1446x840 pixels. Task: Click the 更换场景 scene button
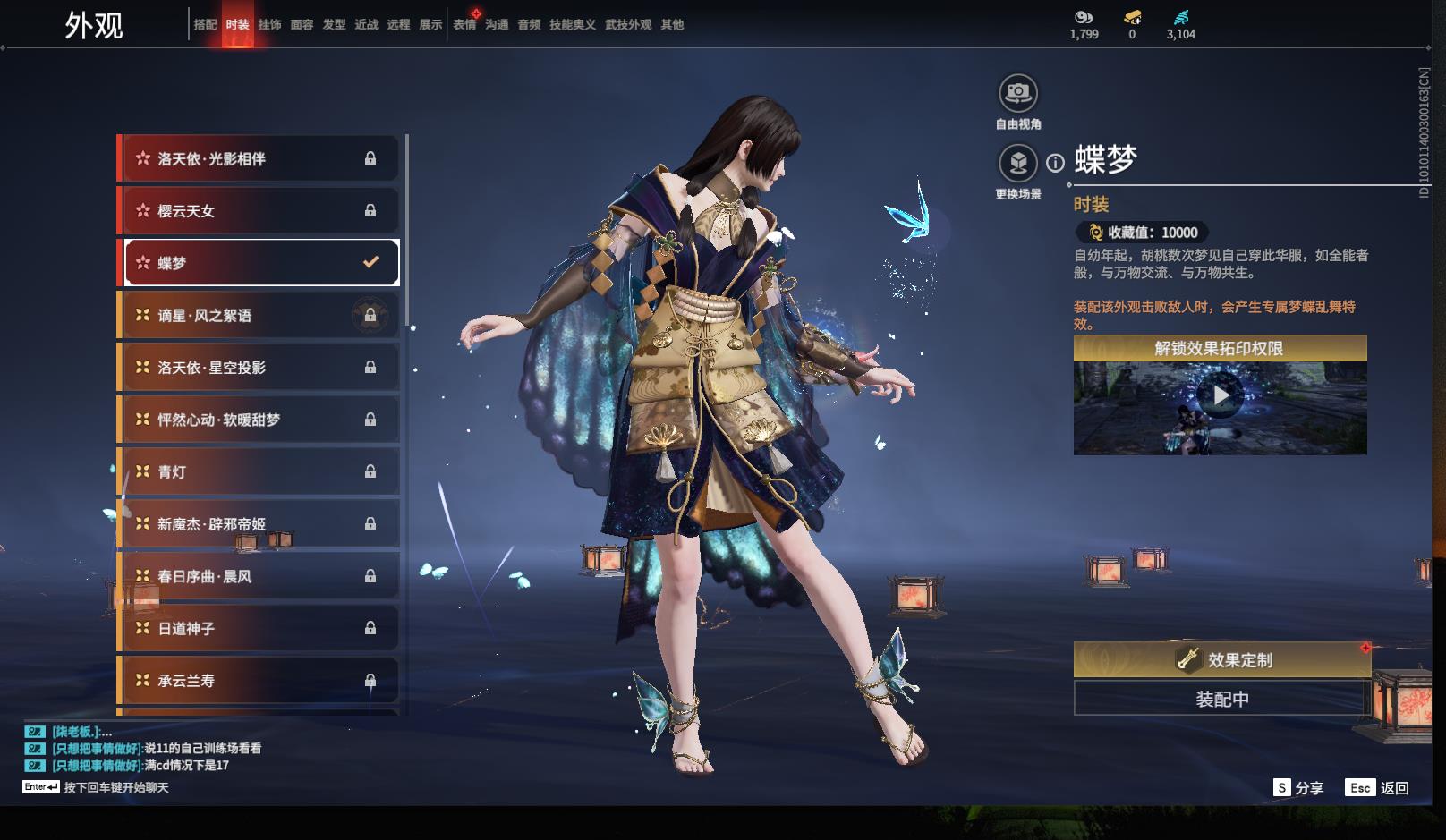tap(1017, 164)
